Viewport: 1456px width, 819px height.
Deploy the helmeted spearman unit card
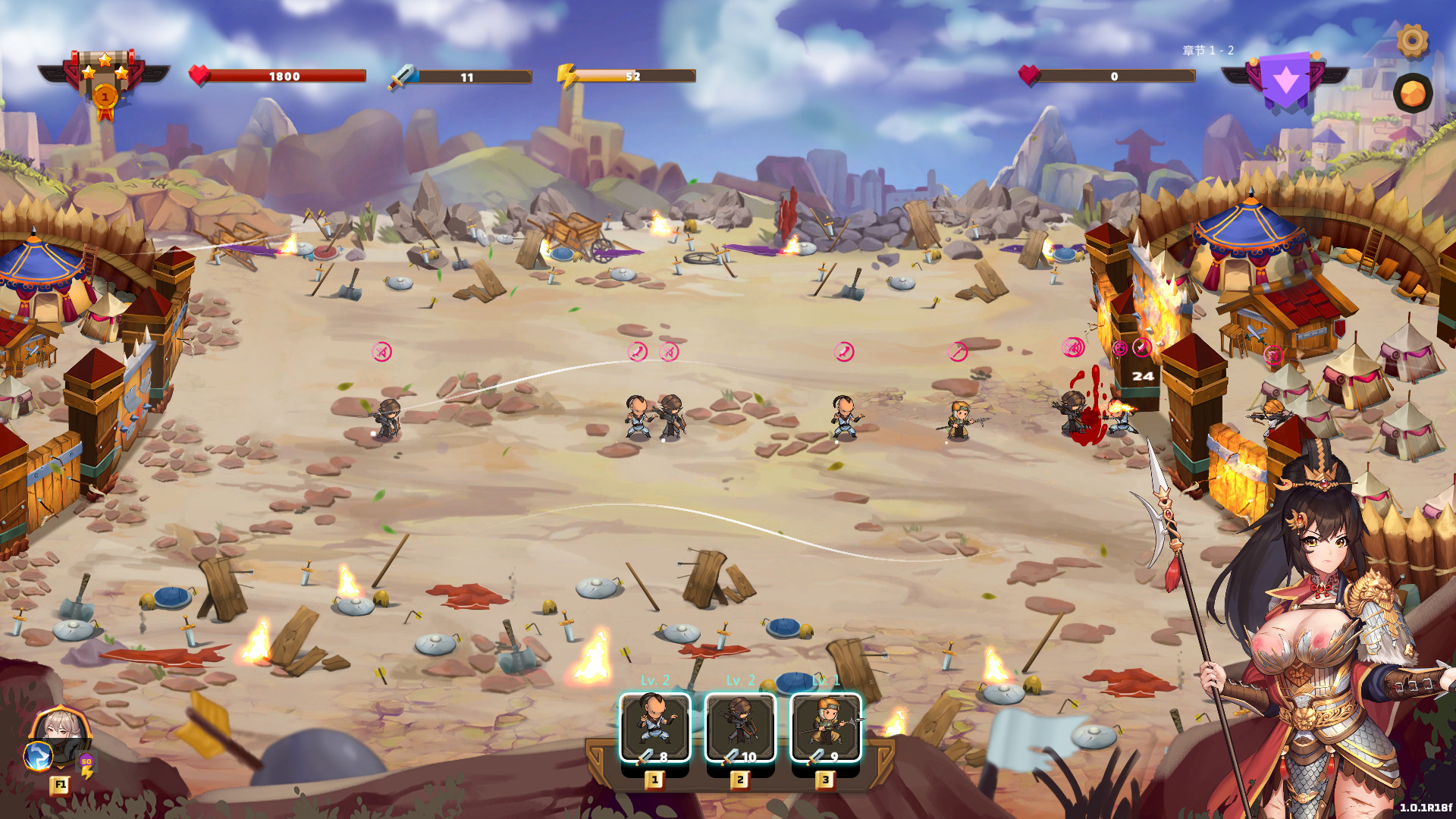tap(826, 726)
